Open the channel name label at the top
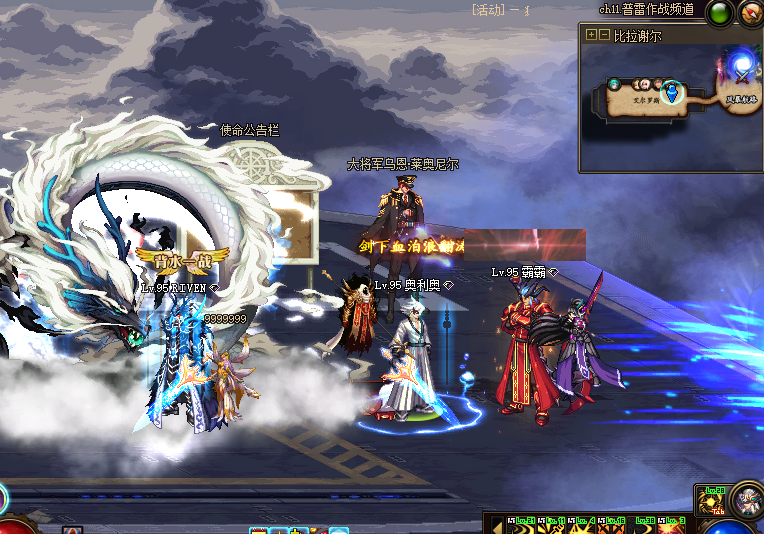The height and width of the screenshot is (534, 764). click(x=646, y=9)
